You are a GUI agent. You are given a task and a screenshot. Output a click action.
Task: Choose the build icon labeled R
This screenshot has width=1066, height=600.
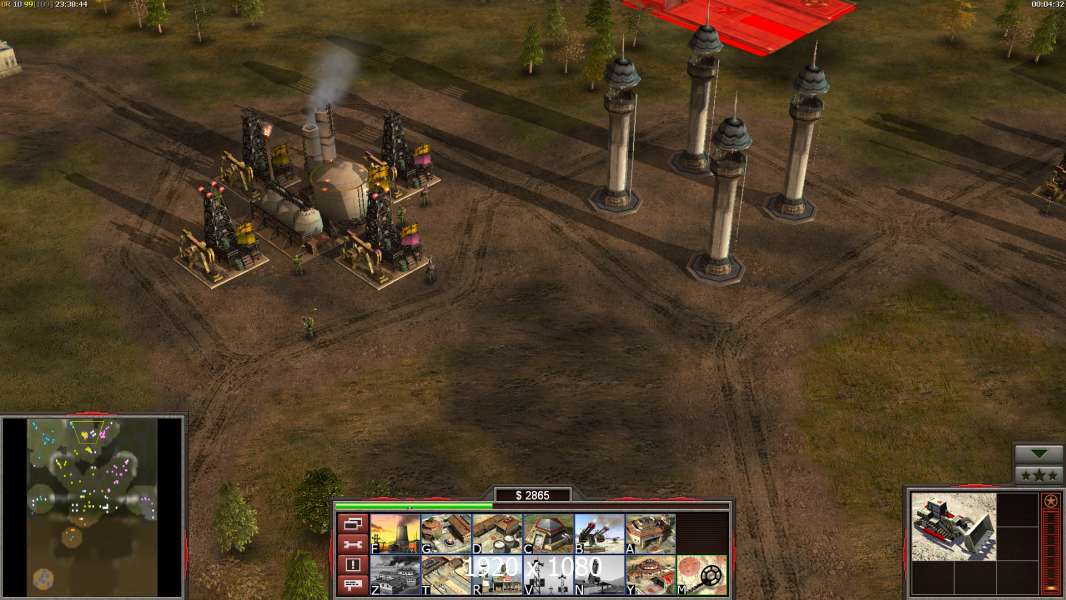point(497,575)
